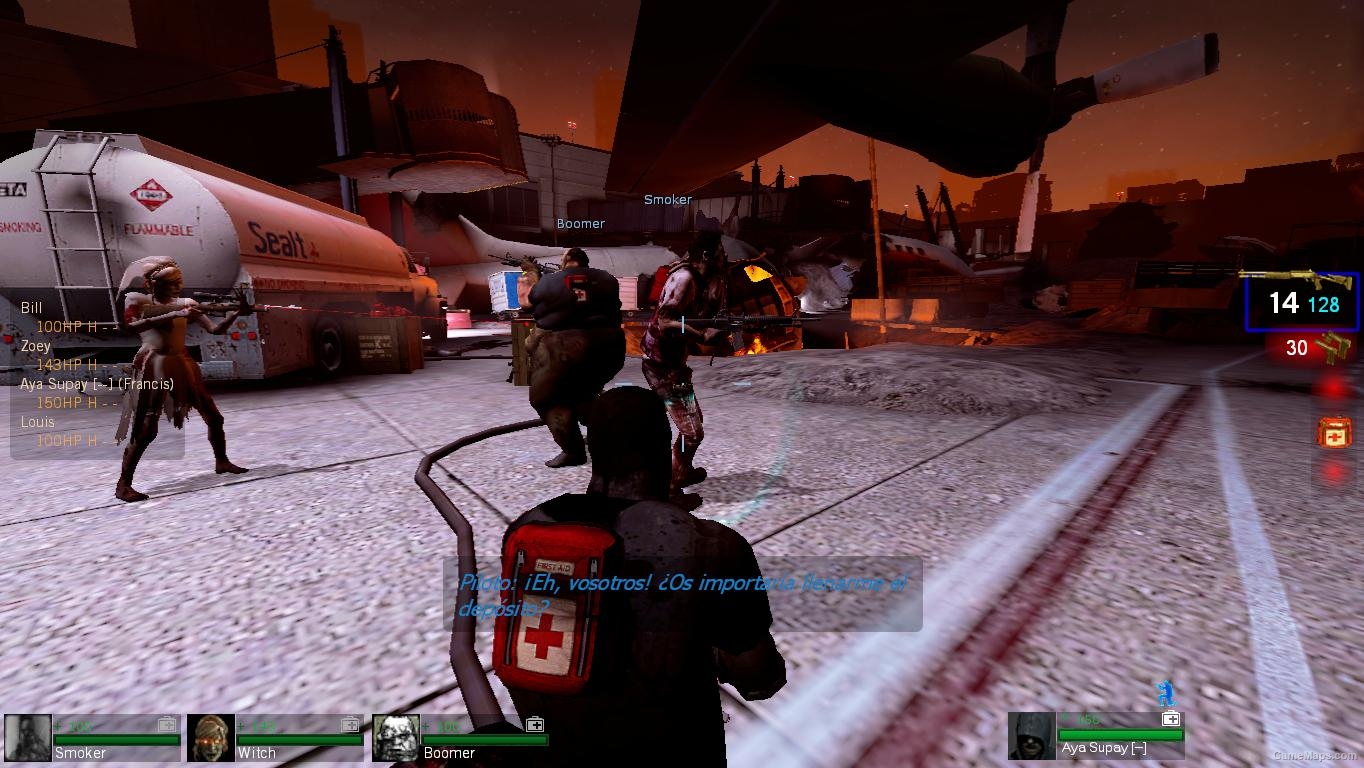The width and height of the screenshot is (1364, 768).
Task: Expand Bill's entry in the team list
Action: tap(30, 309)
